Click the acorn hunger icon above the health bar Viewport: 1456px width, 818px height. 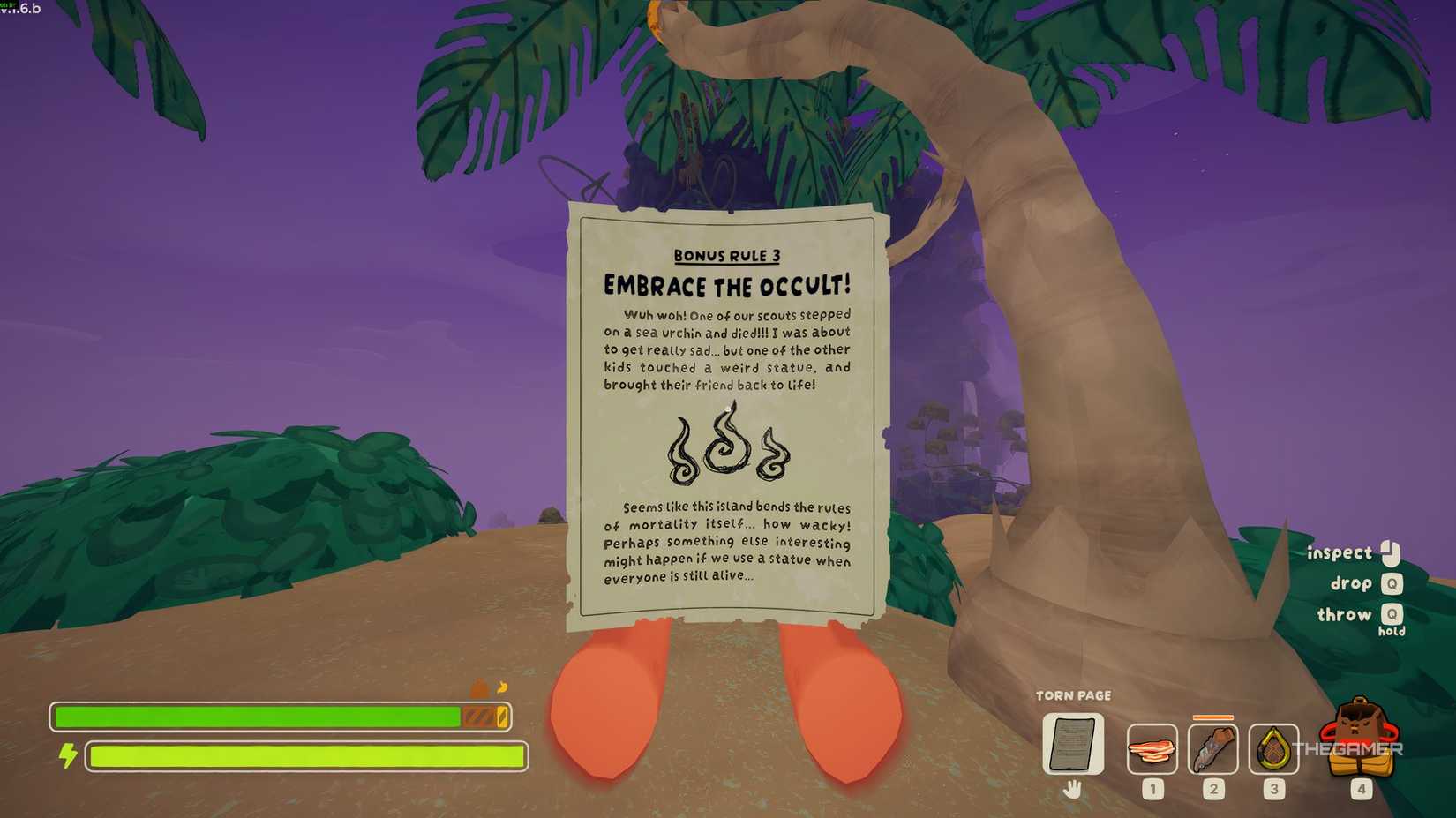(x=477, y=689)
